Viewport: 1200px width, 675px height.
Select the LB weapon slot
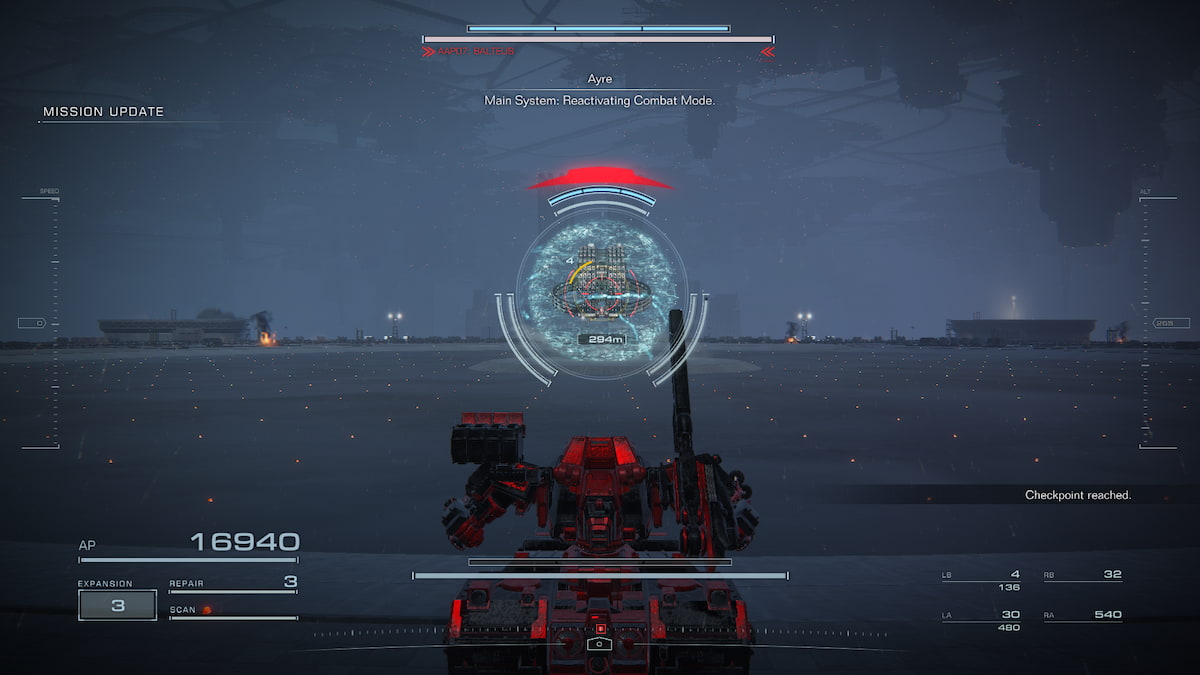coord(981,577)
